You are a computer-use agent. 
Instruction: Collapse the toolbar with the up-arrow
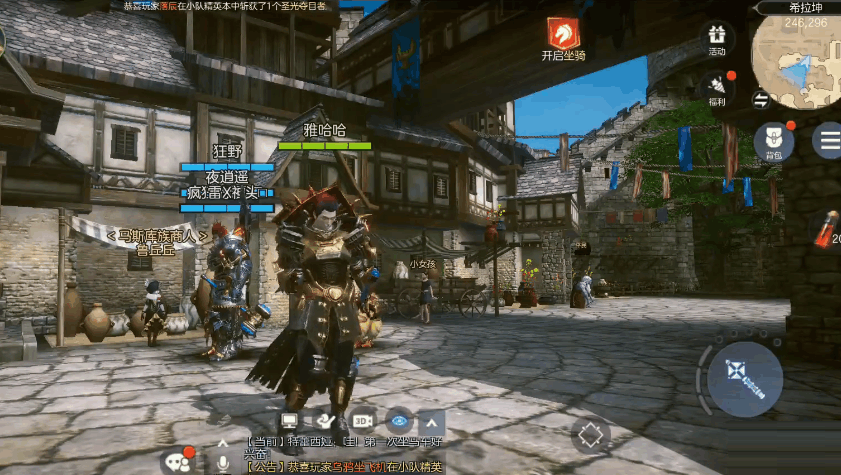(x=432, y=421)
